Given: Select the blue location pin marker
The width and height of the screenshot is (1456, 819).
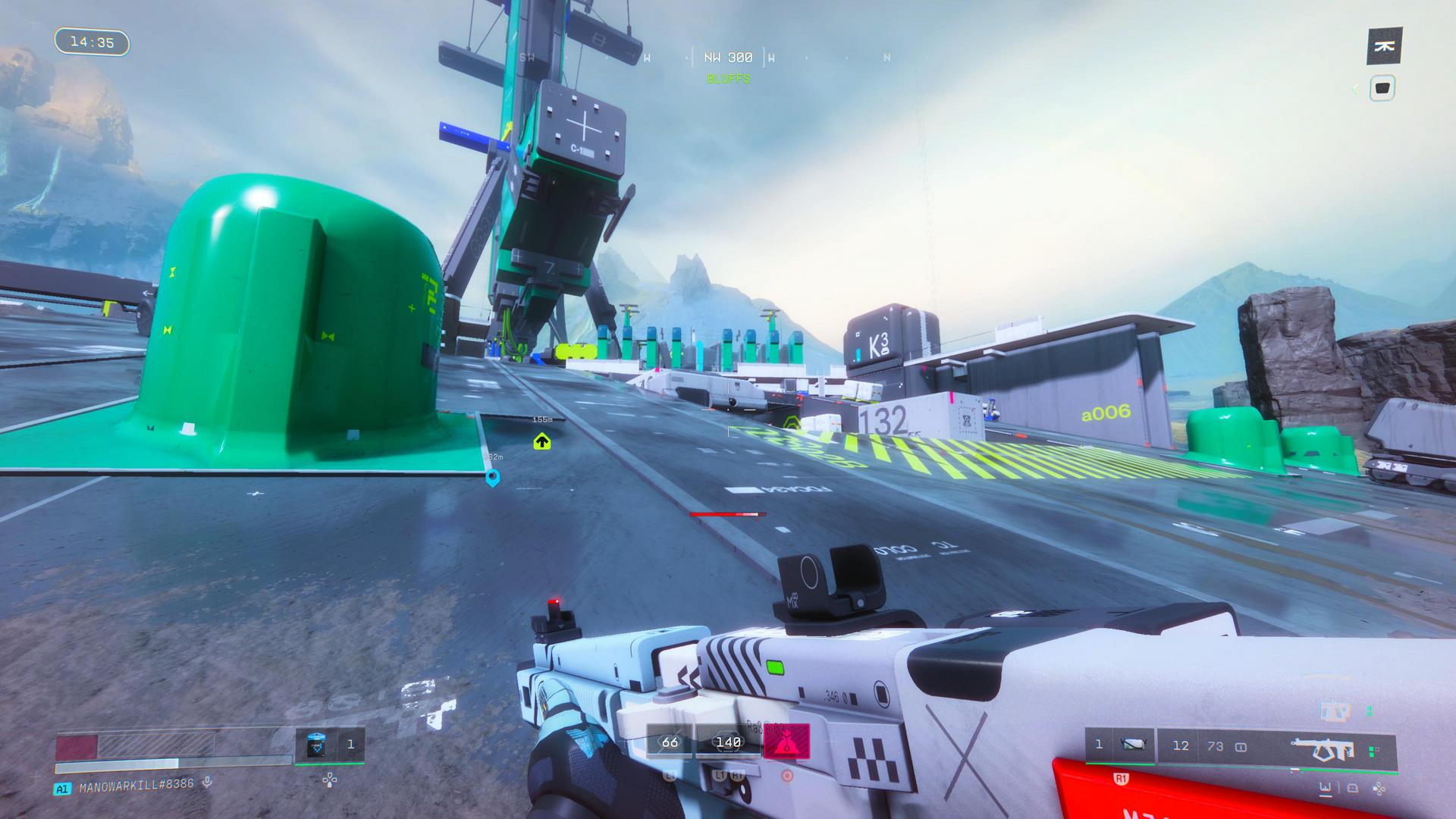Looking at the screenshot, I should 492,477.
